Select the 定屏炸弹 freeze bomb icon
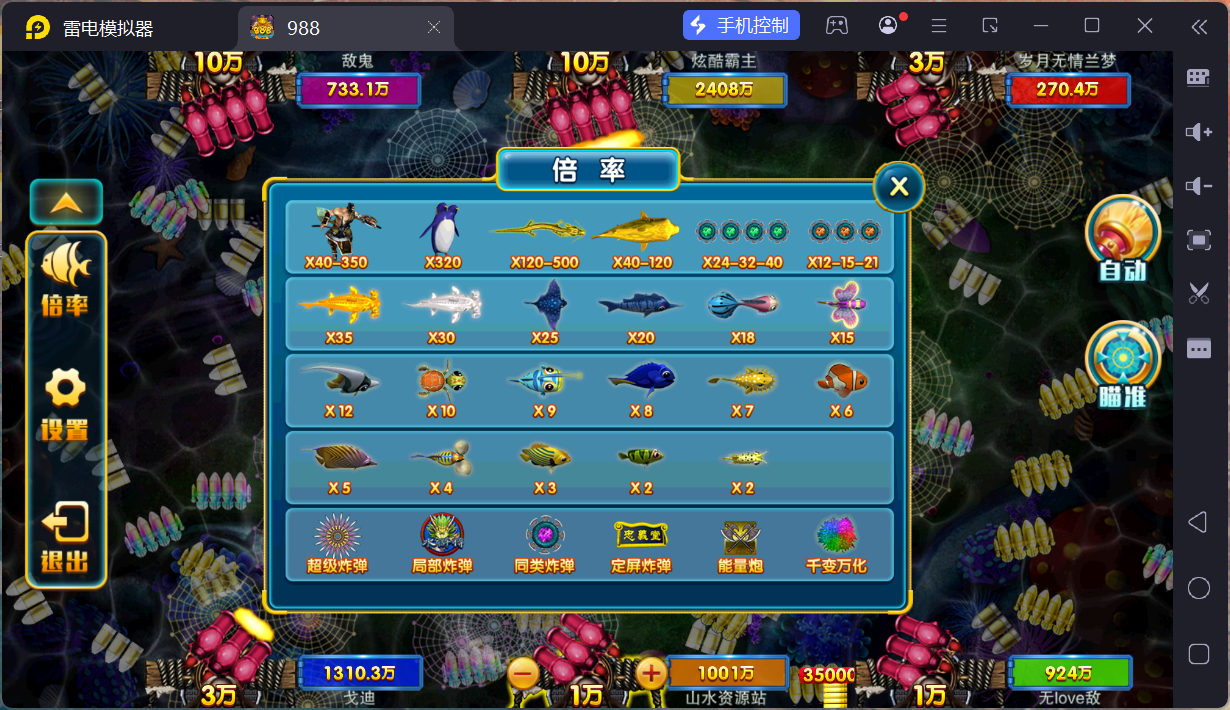 640,543
